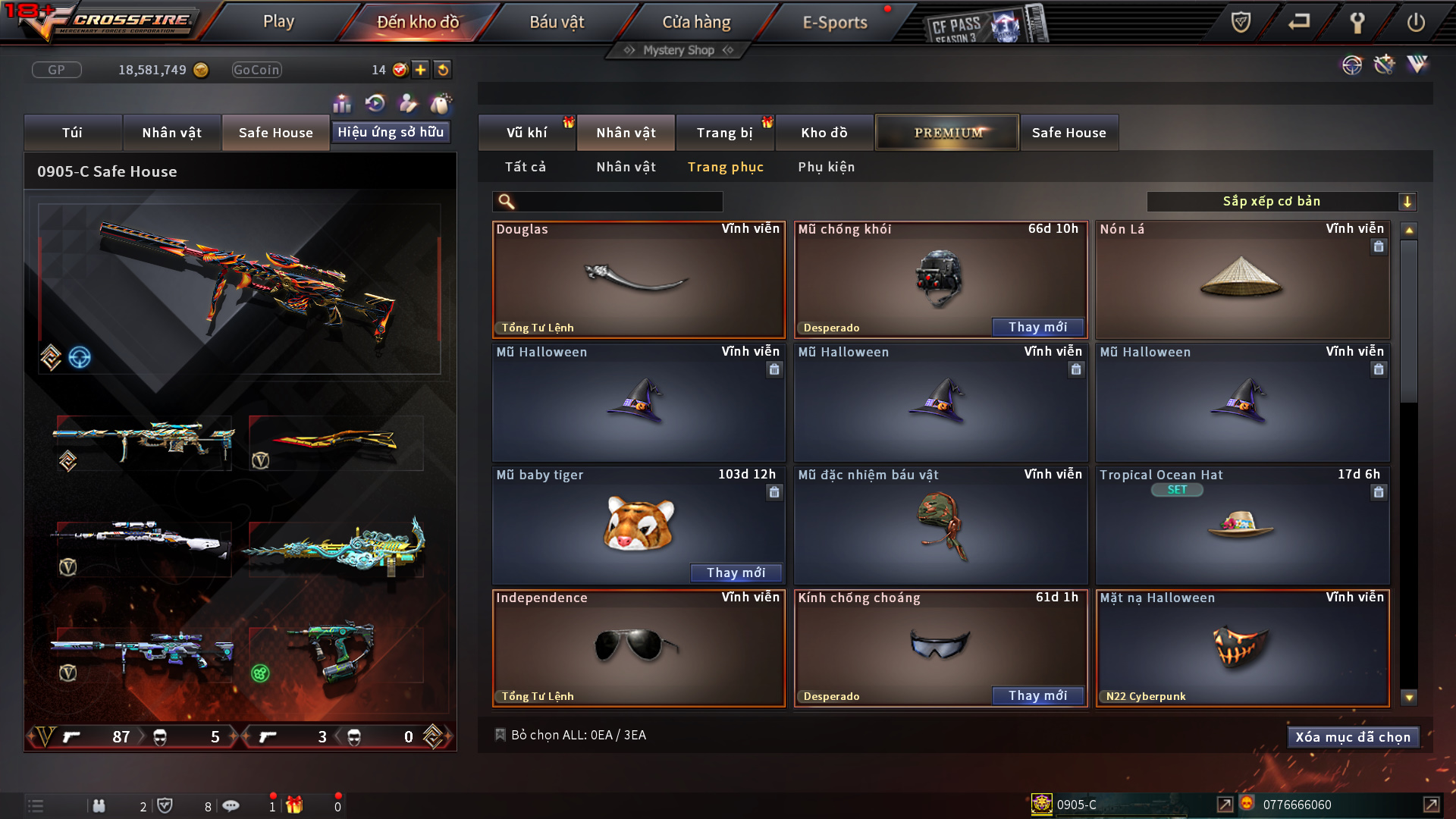Open the Play menu

tap(278, 22)
